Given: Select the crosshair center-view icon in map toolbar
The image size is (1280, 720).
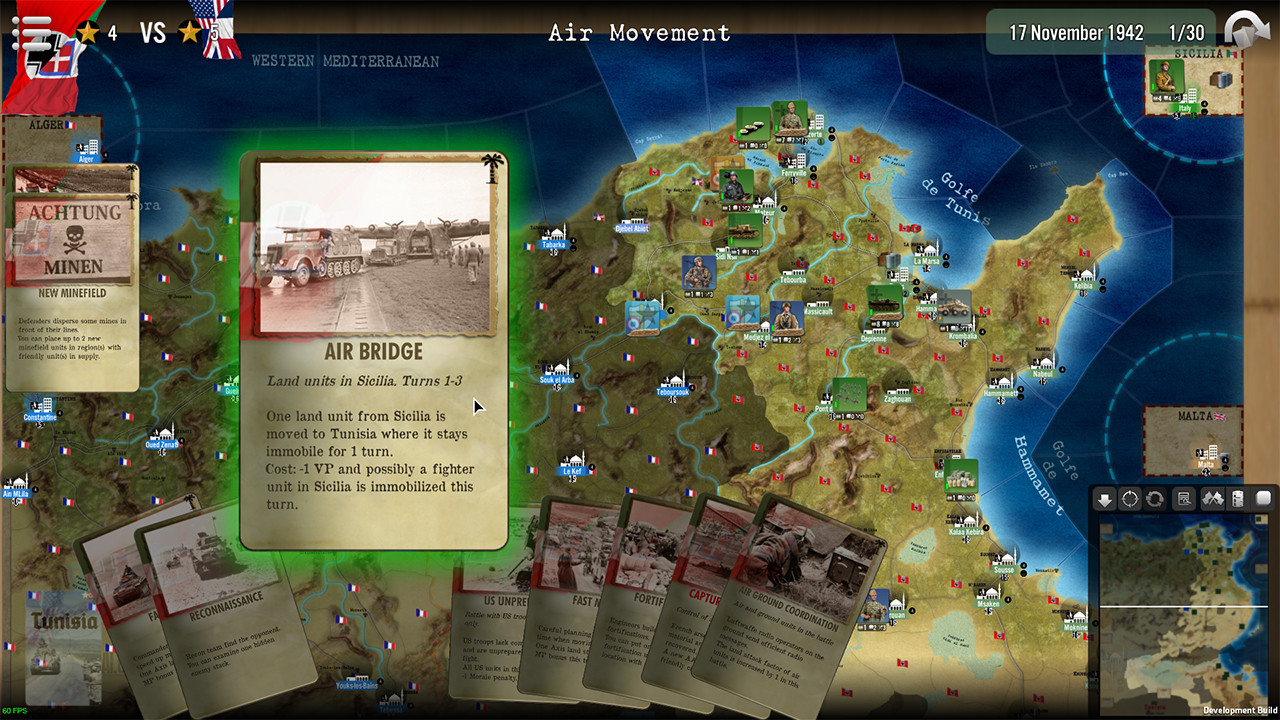Looking at the screenshot, I should click(1130, 498).
